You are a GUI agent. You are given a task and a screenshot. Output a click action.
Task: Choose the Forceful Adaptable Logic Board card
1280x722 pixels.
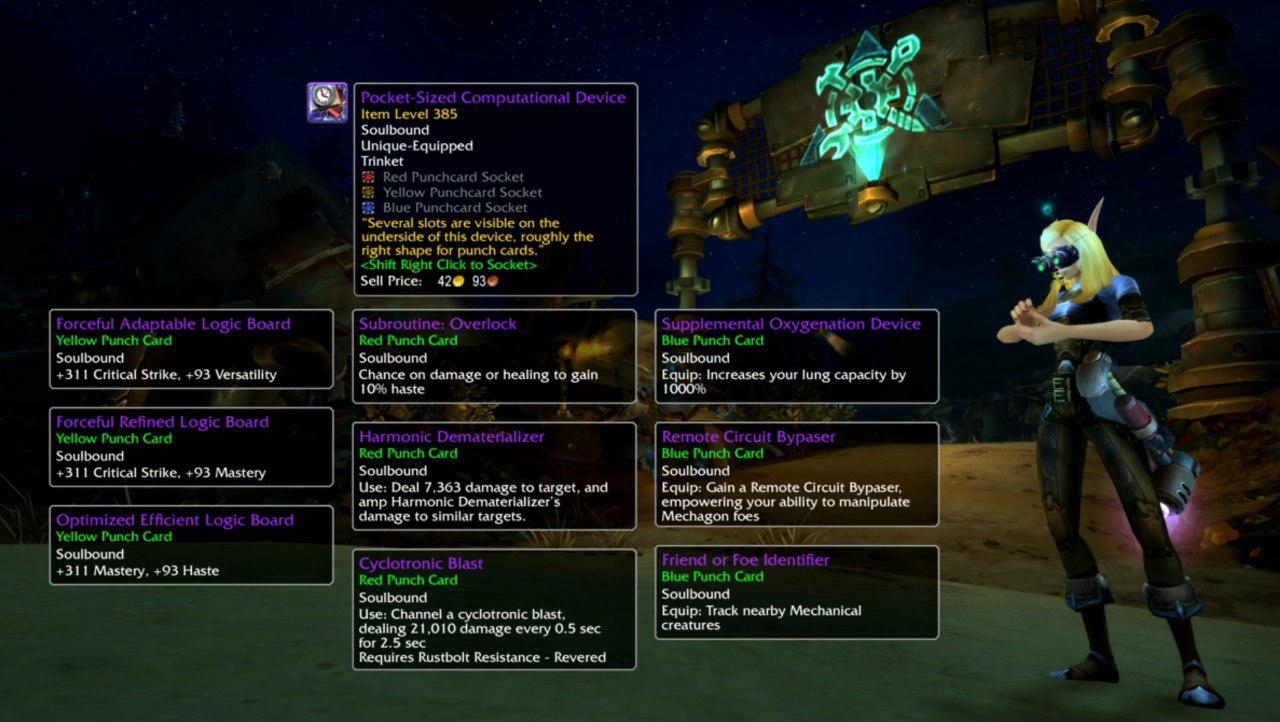point(191,349)
